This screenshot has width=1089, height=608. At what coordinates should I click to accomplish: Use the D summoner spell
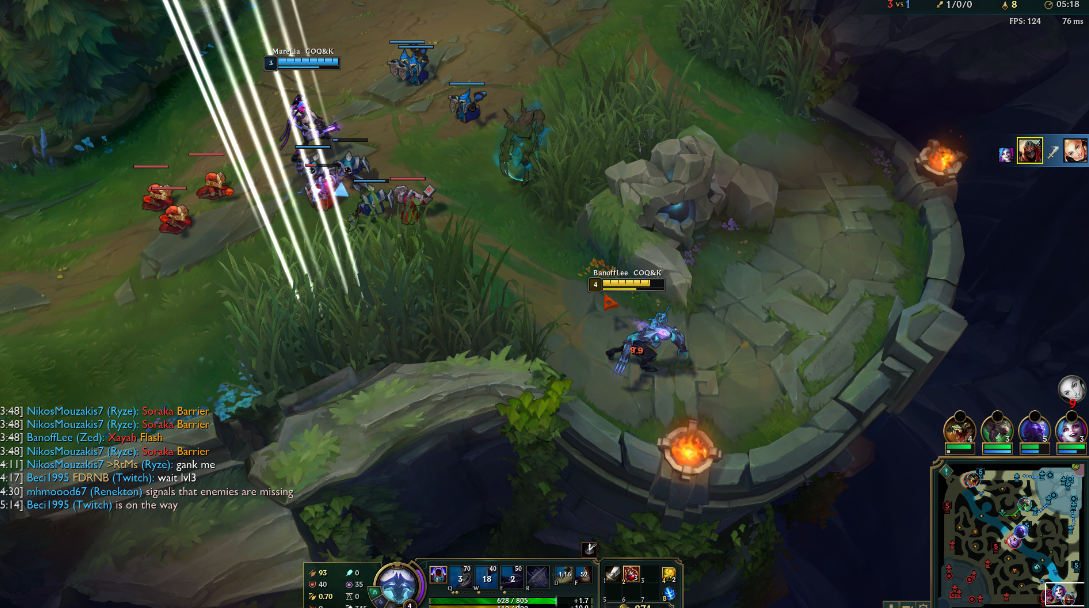565,575
